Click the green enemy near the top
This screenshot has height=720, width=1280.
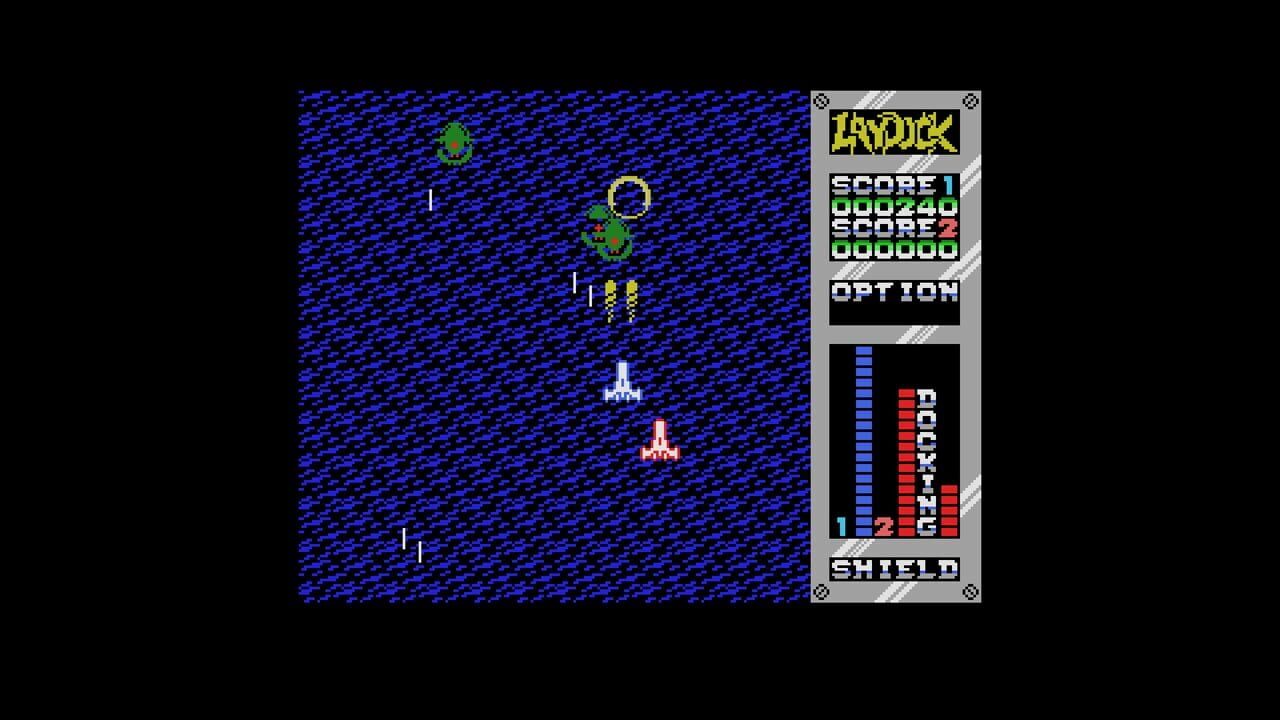pos(455,140)
